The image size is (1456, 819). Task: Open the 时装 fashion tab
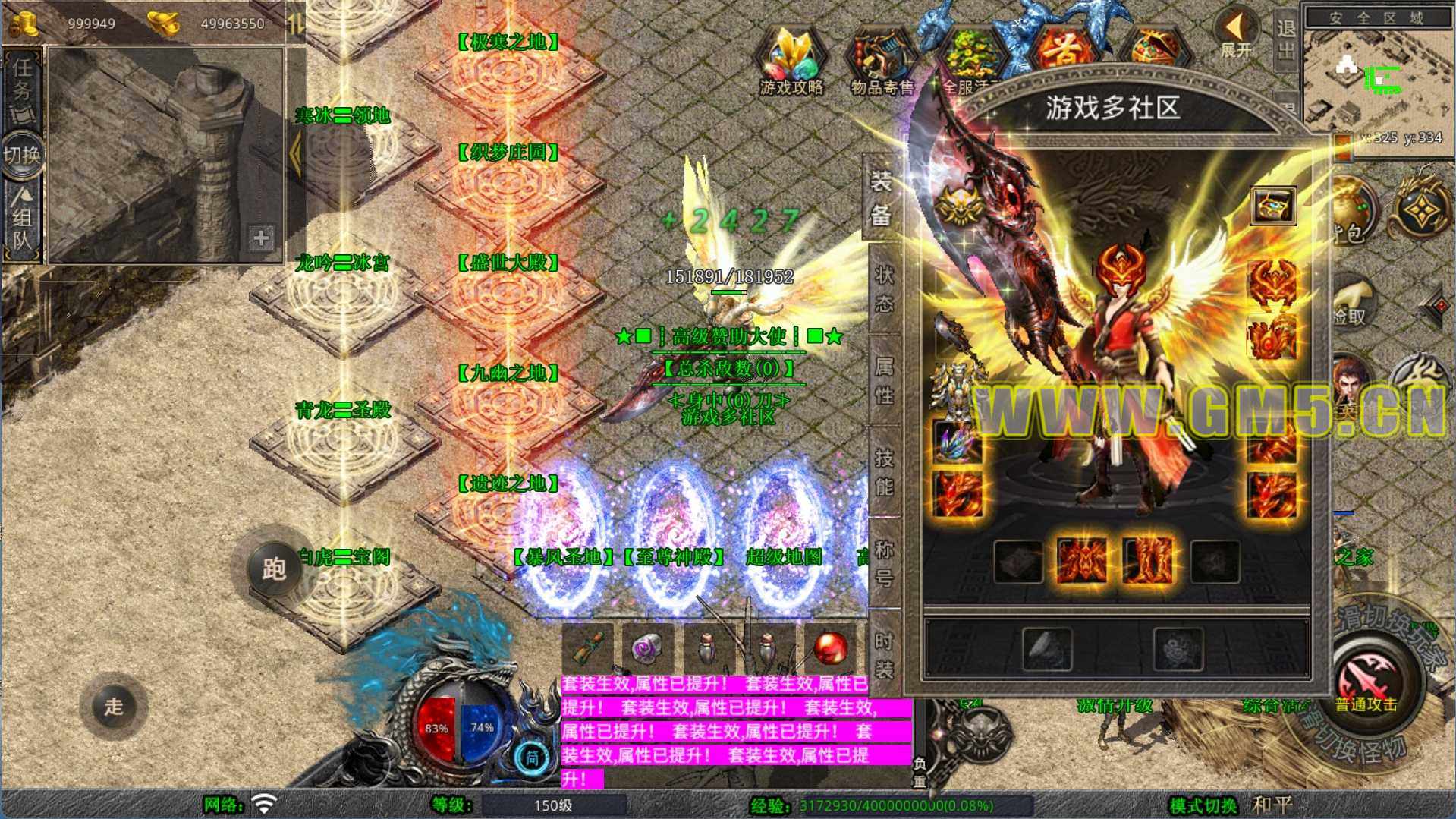884,654
